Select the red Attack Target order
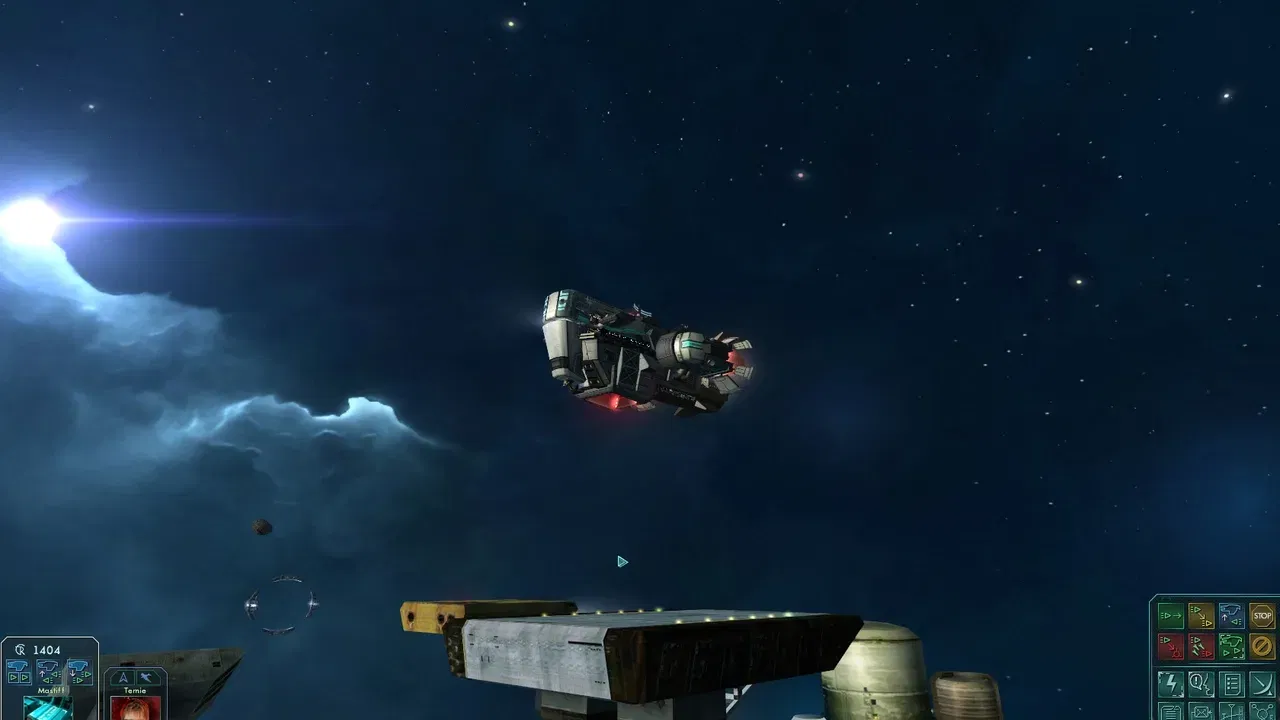Screen dimensions: 1280x720 tap(1171, 645)
